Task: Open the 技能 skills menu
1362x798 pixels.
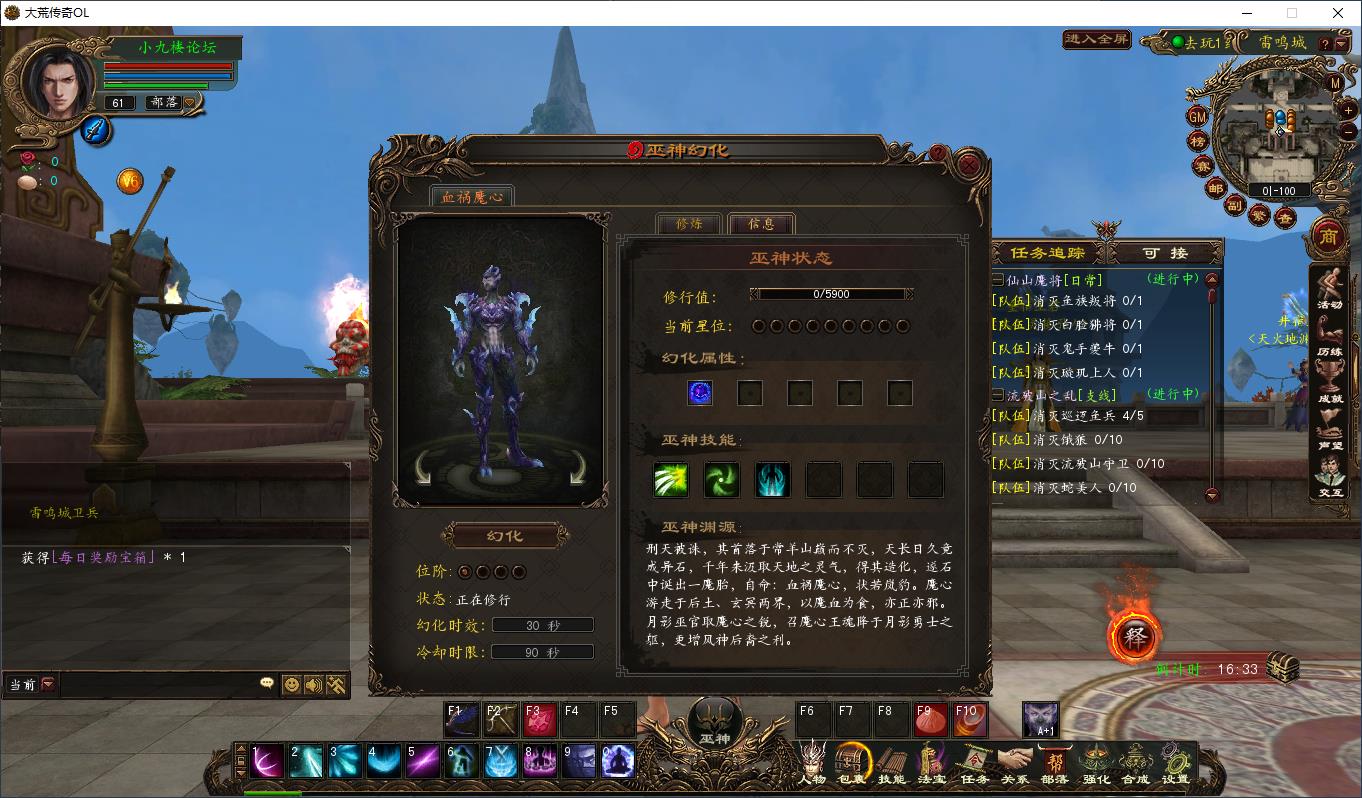Action: tap(892, 765)
